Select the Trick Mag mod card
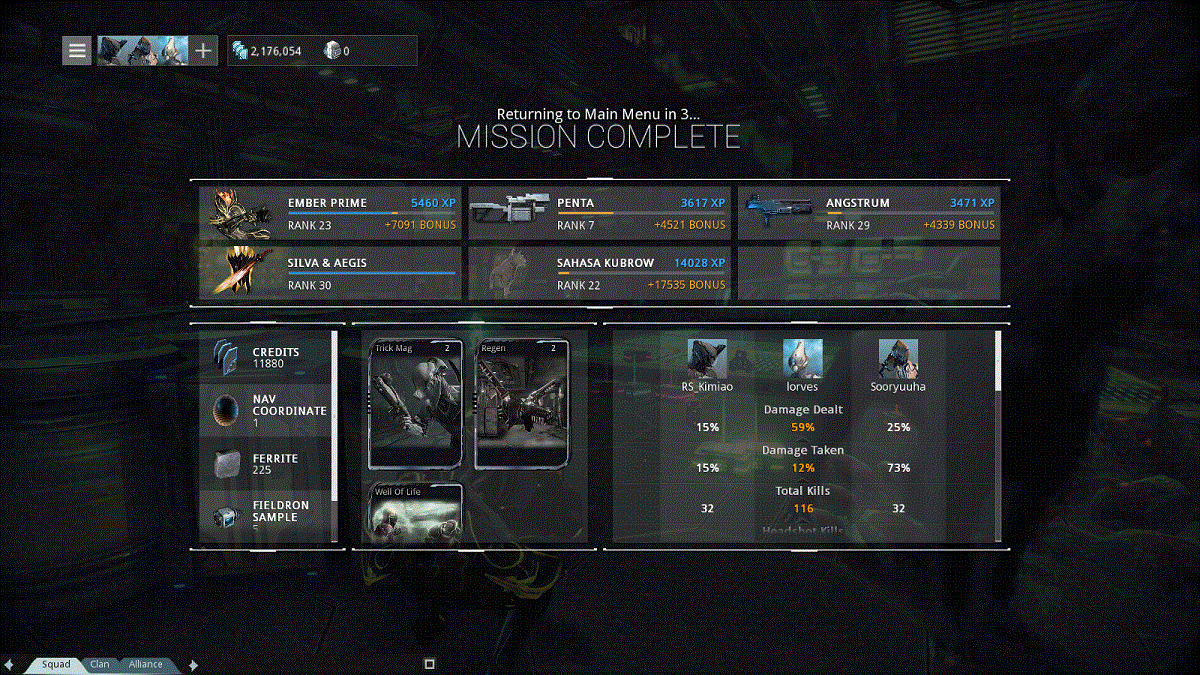This screenshot has width=1200, height=675. (416, 404)
